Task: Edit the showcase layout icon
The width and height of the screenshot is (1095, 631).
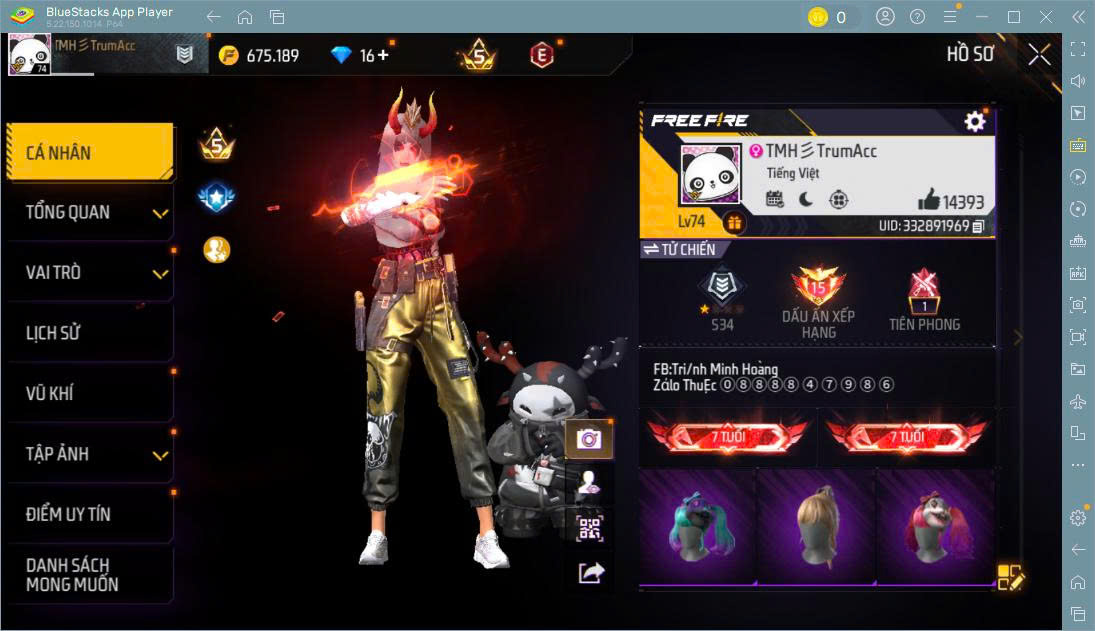Action: click(x=1009, y=577)
